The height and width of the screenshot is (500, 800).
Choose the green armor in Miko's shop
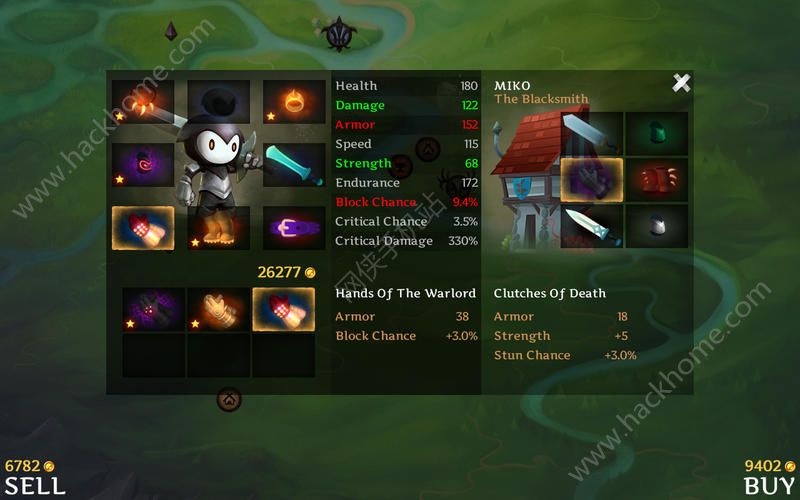656,133
